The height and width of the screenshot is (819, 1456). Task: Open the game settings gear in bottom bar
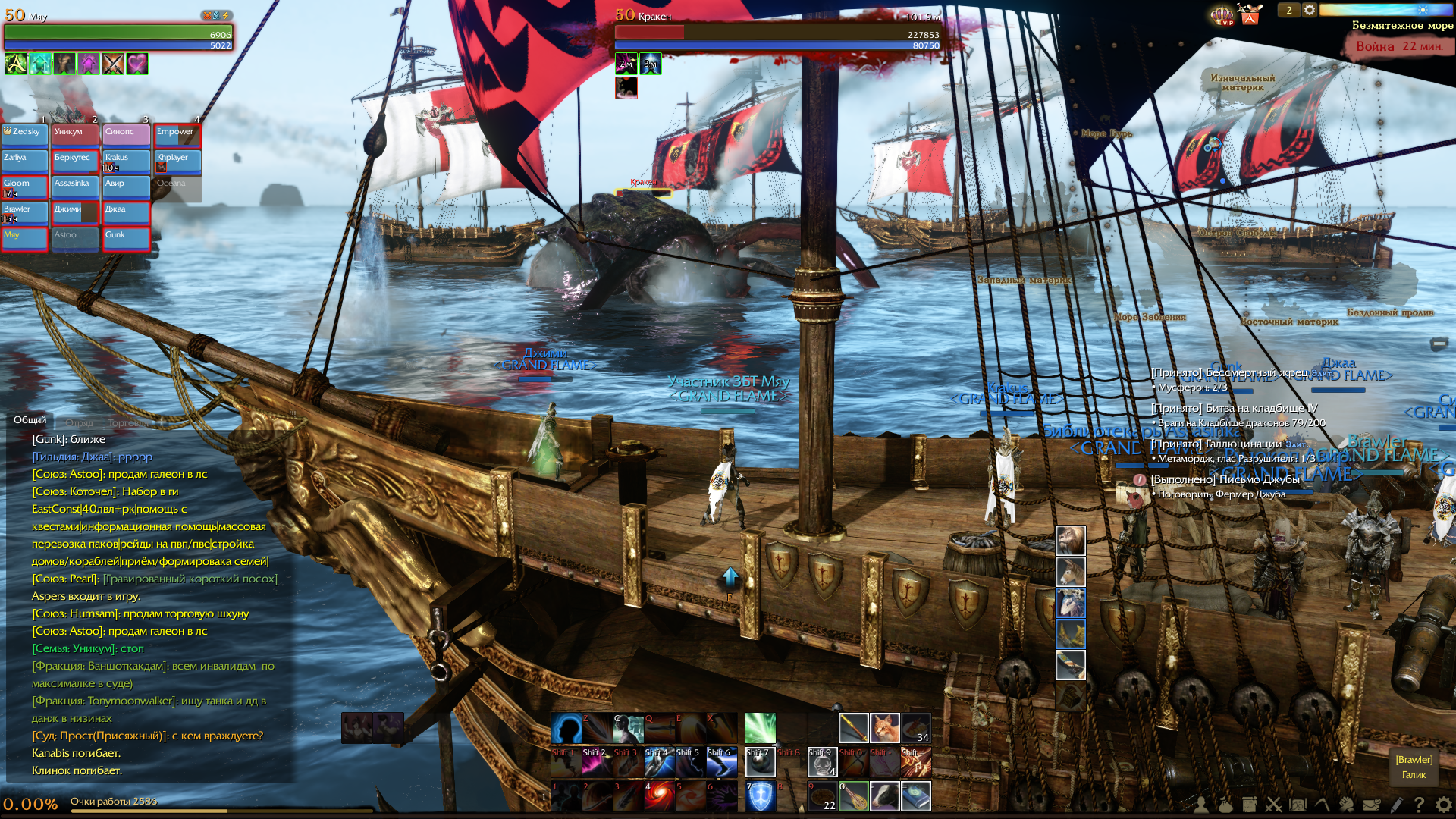[x=1443, y=805]
